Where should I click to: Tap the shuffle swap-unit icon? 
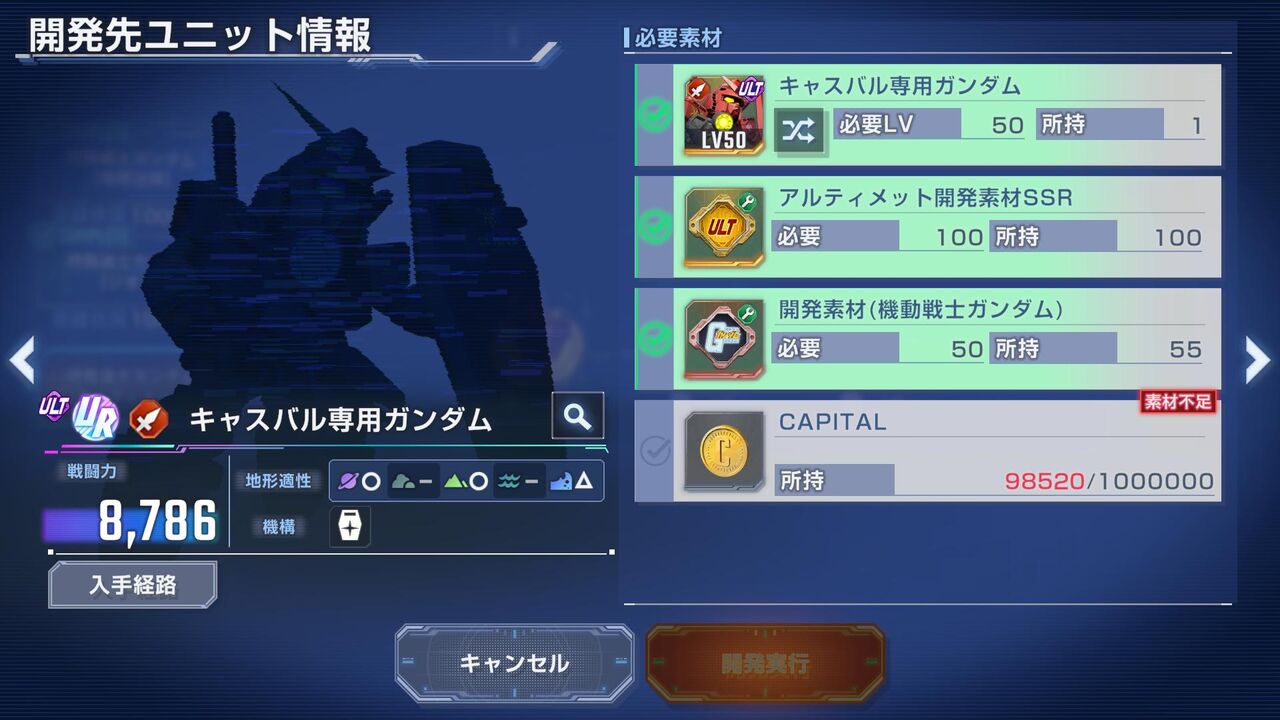click(x=799, y=129)
